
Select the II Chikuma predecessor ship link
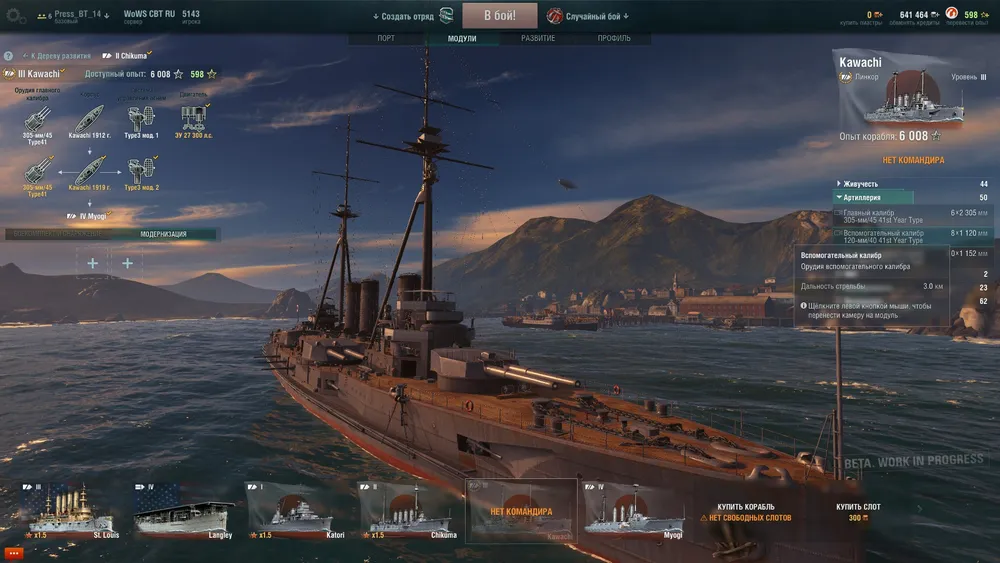(126, 56)
